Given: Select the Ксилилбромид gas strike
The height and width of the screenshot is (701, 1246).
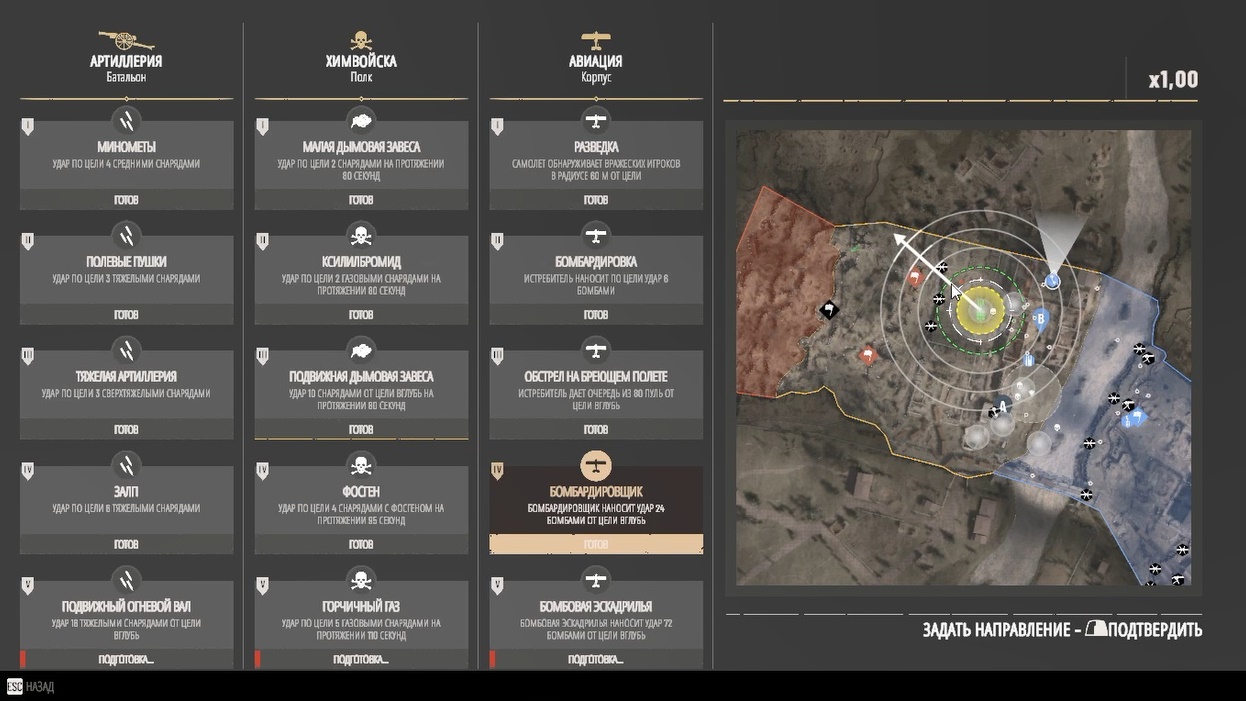Looking at the screenshot, I should click(361, 272).
